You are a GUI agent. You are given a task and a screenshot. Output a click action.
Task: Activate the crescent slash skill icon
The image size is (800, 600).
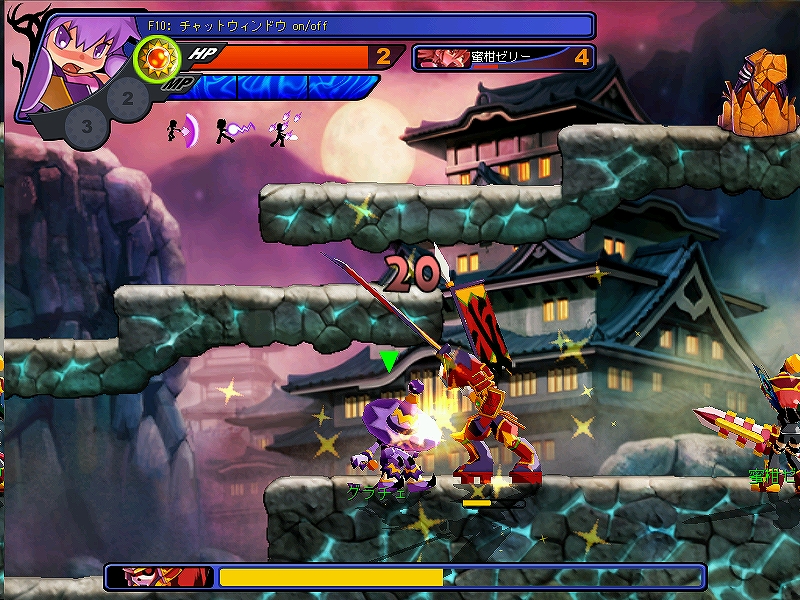182,129
